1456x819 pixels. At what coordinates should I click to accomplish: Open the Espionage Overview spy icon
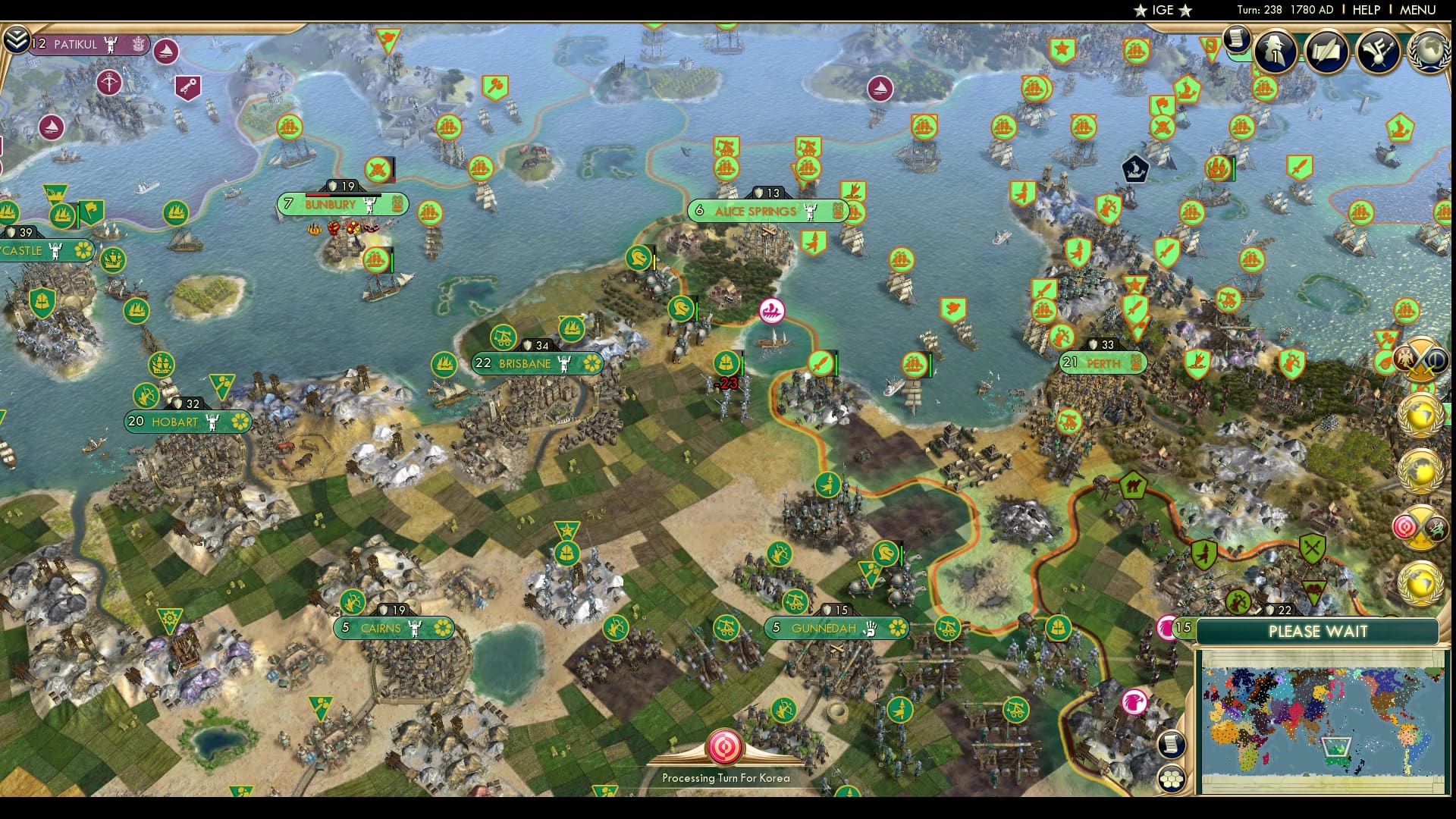[1273, 50]
